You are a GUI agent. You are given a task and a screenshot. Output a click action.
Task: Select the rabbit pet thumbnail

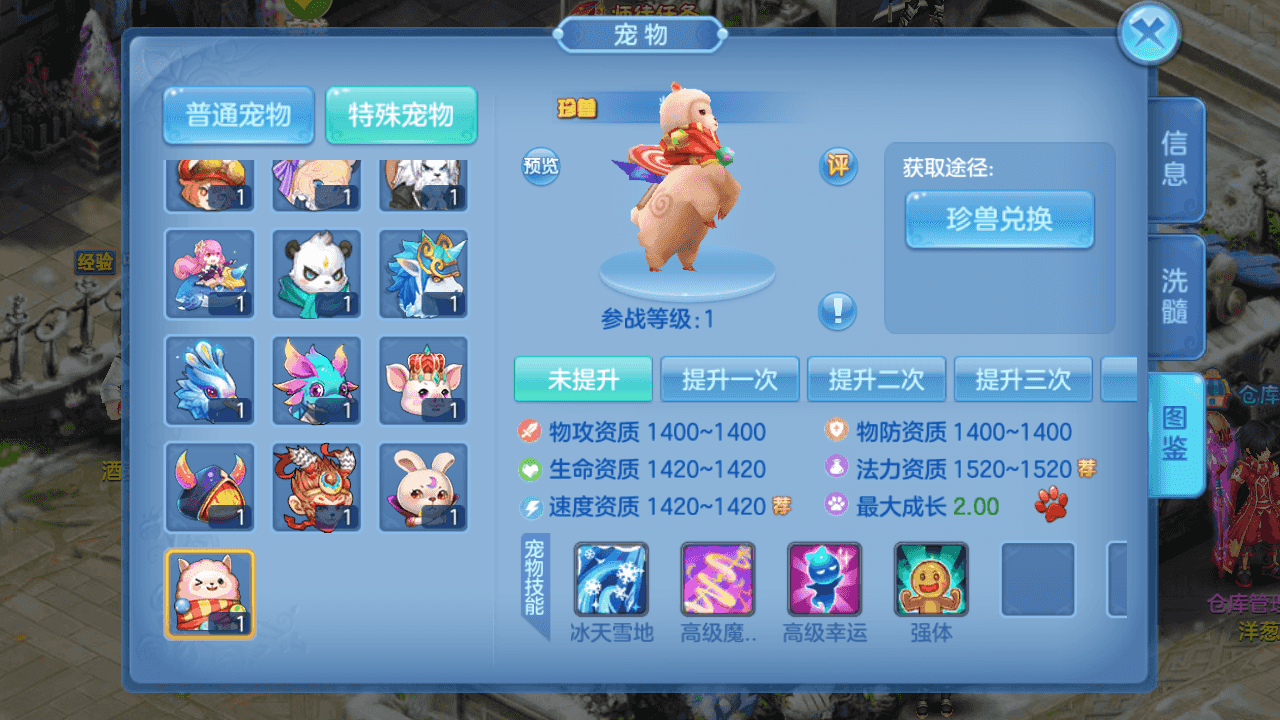click(x=423, y=487)
